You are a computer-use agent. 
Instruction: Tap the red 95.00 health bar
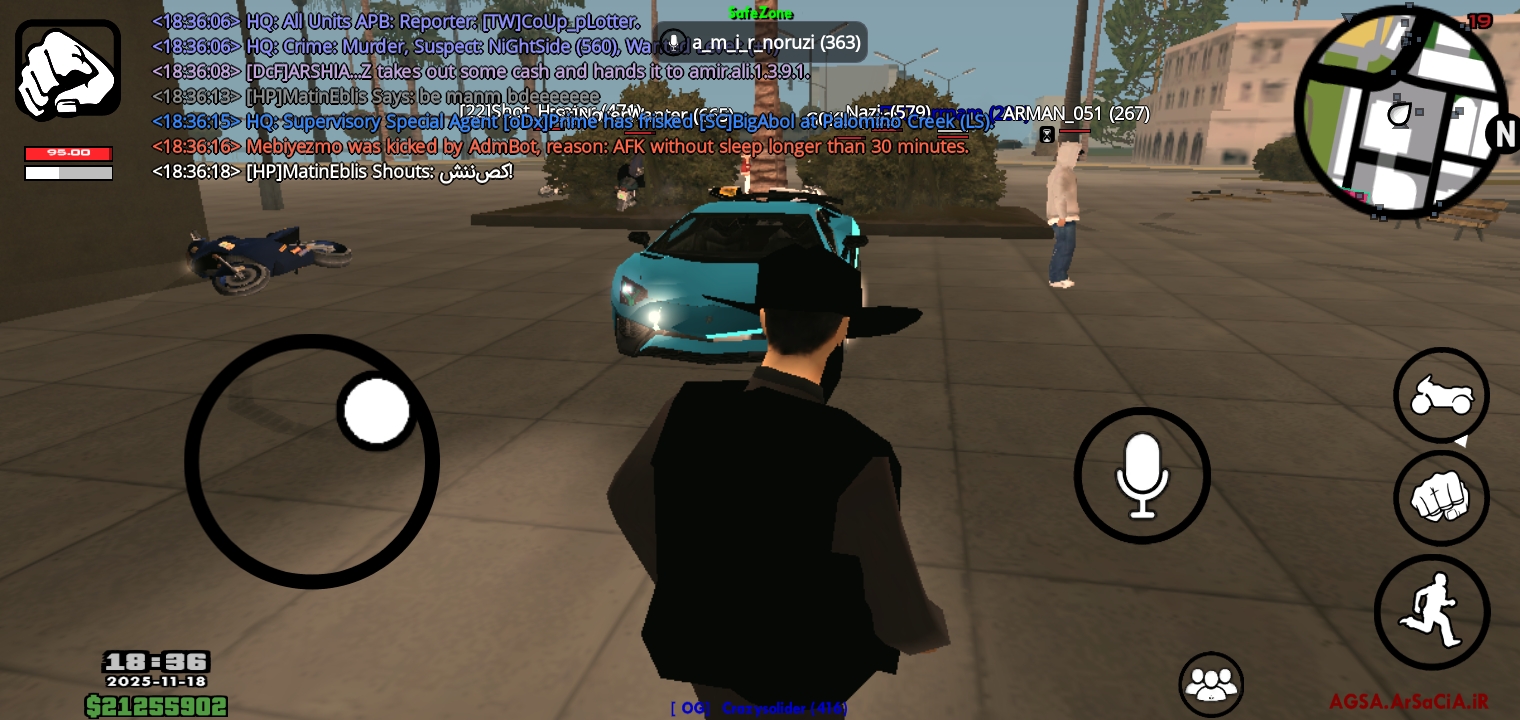pyautogui.click(x=68, y=153)
